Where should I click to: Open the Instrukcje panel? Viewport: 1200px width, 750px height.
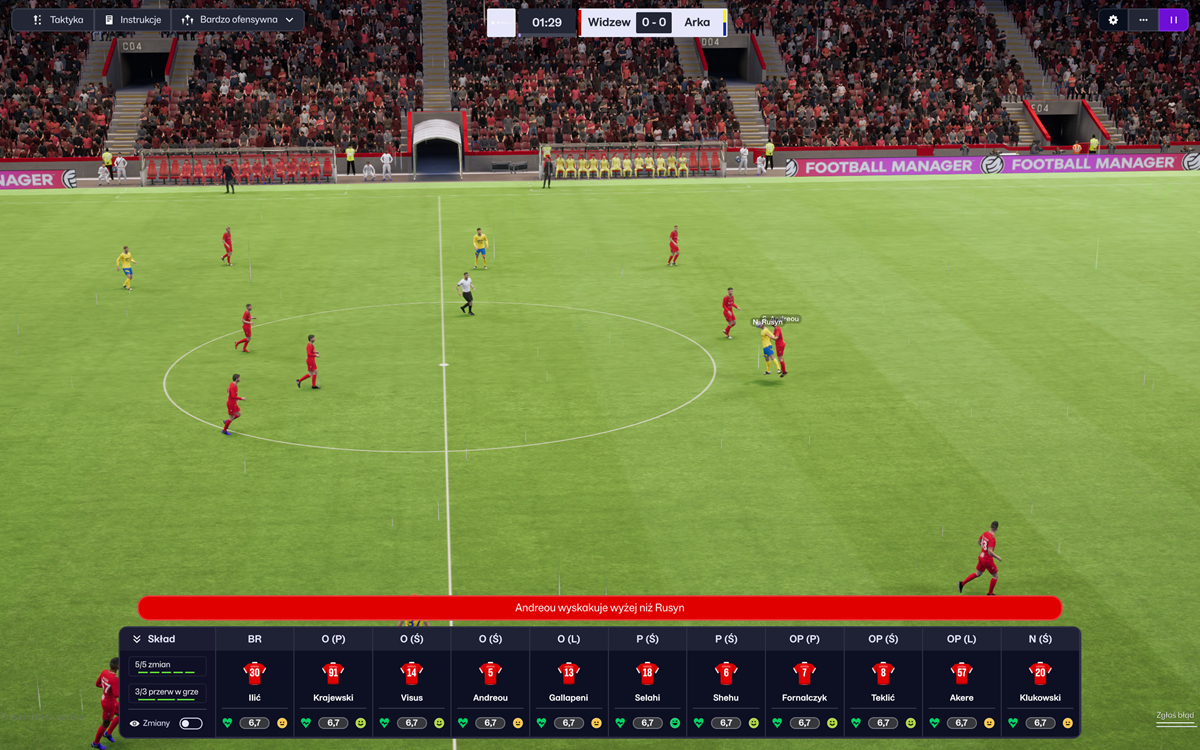click(x=133, y=20)
